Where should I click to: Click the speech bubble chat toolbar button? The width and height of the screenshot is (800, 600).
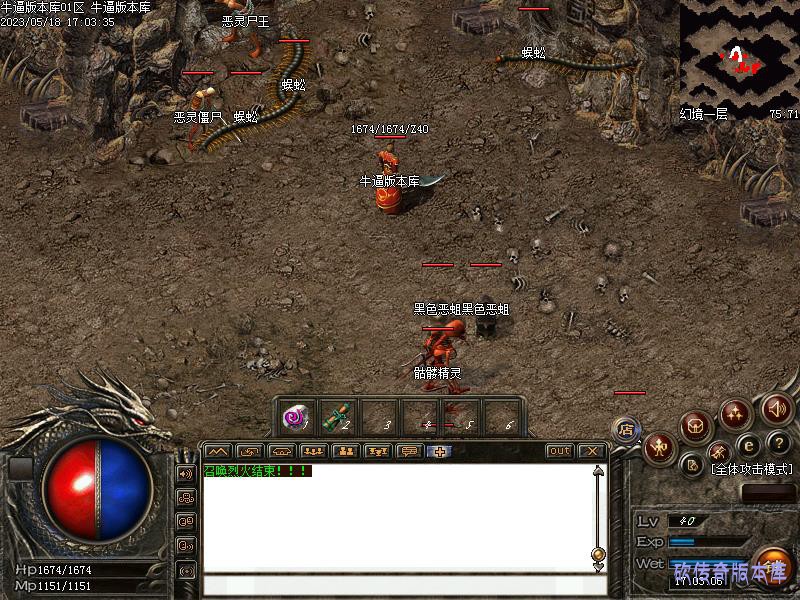pos(408,451)
